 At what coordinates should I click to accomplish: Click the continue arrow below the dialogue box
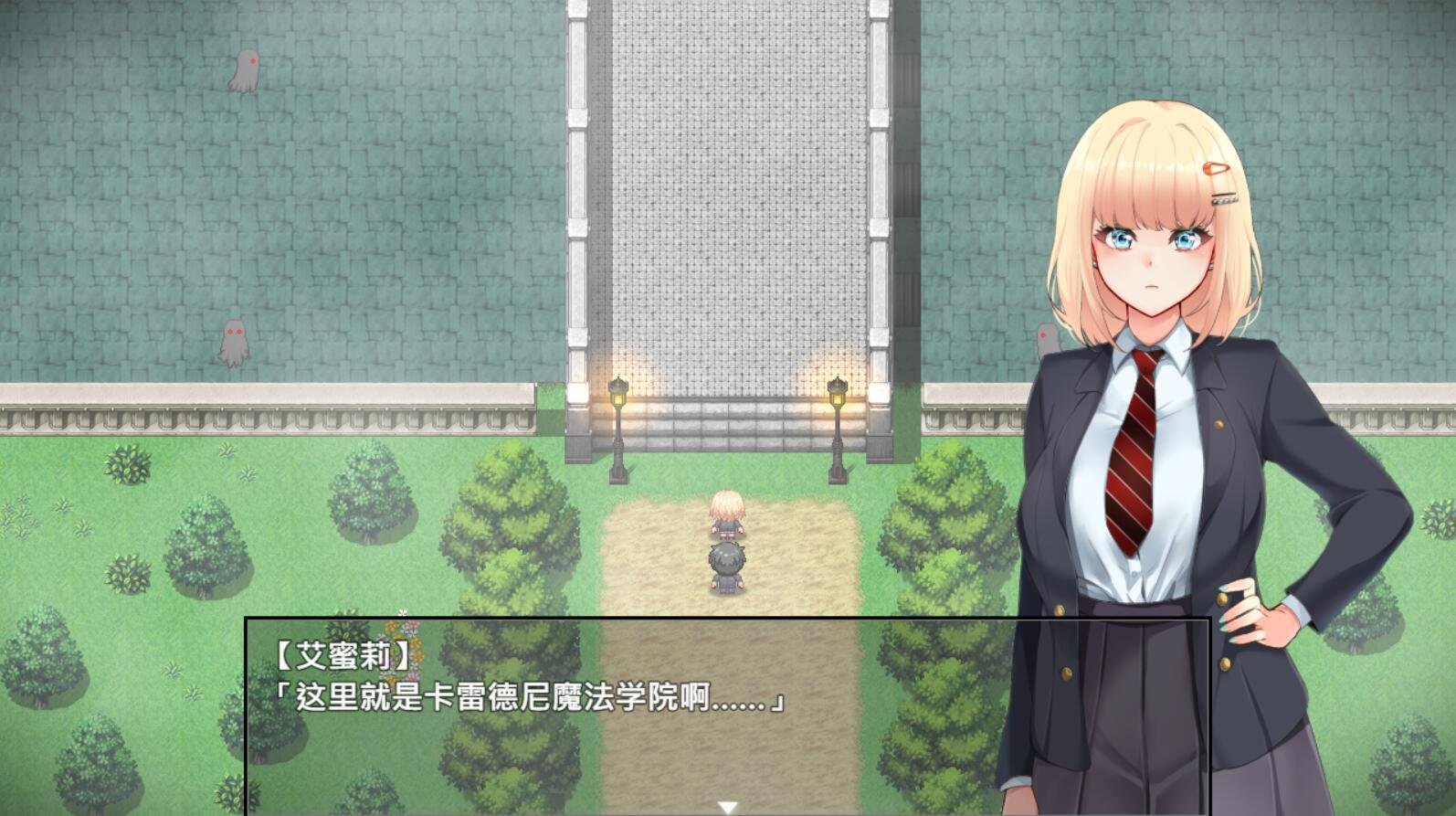[x=728, y=804]
